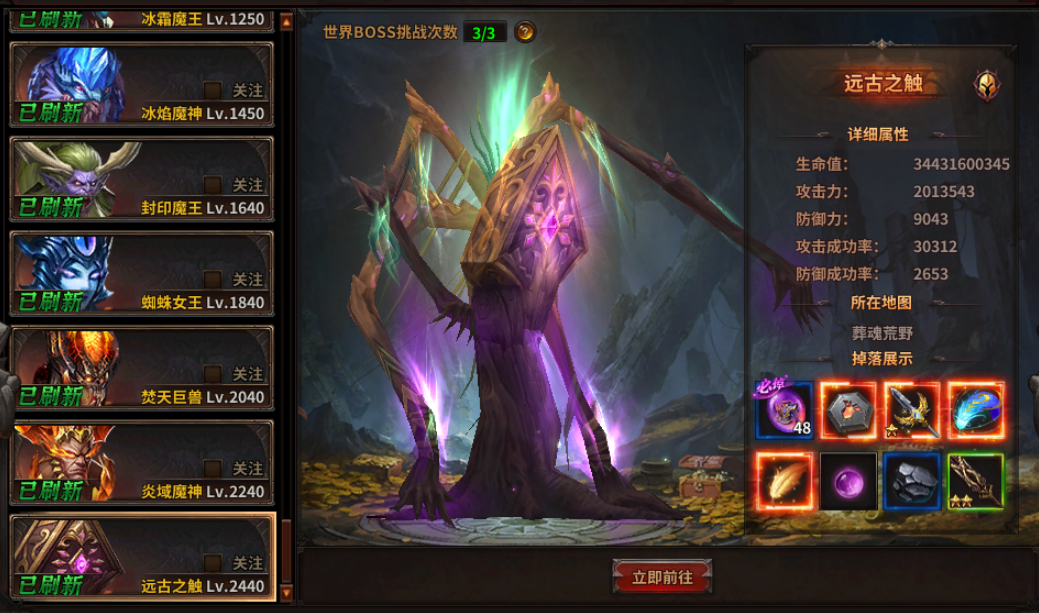Open the world boss challenge help icon
Viewport: 1039px width, 613px height.
tap(525, 32)
